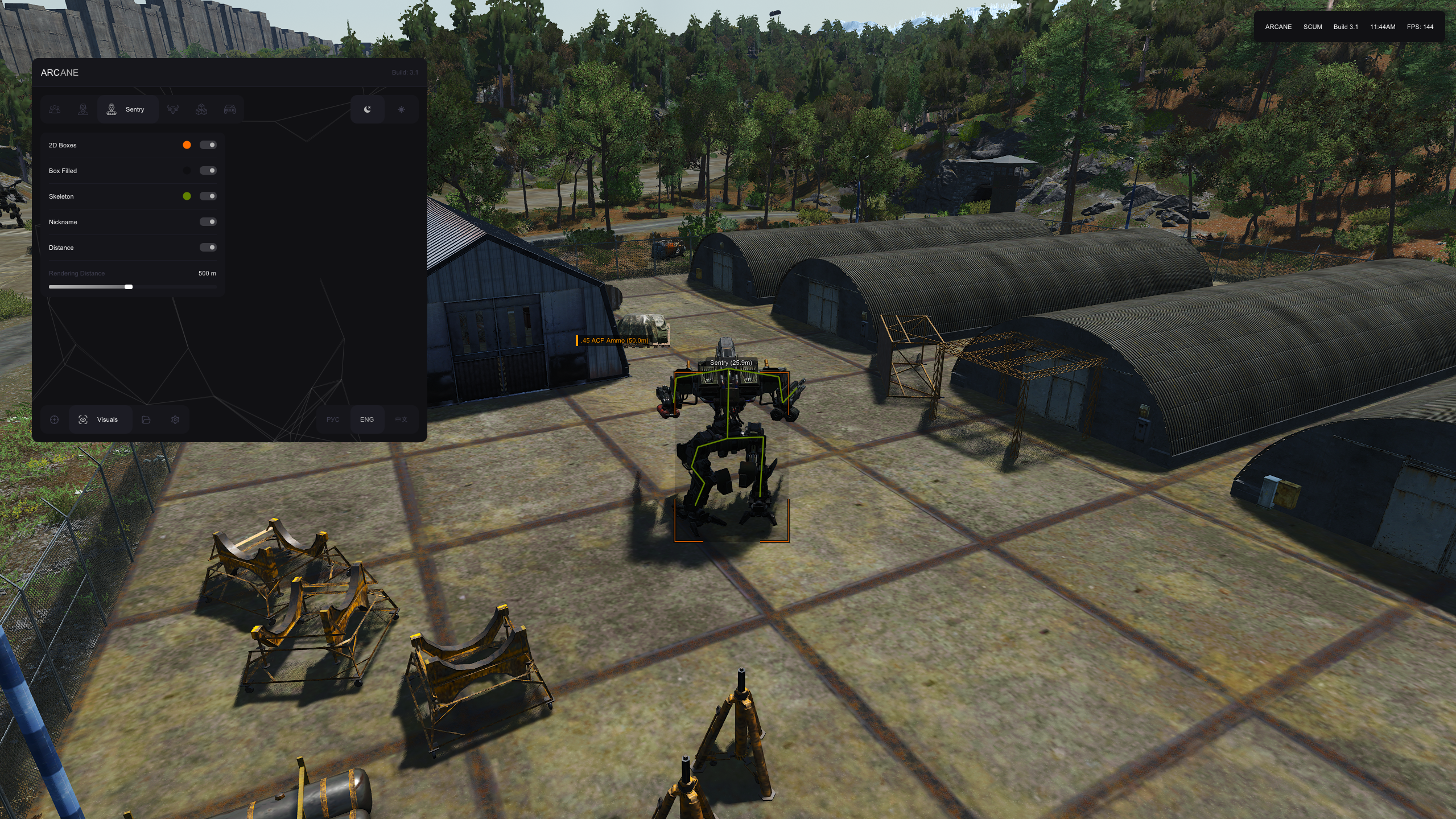Switch to the stacked cubes items tab

(201, 109)
